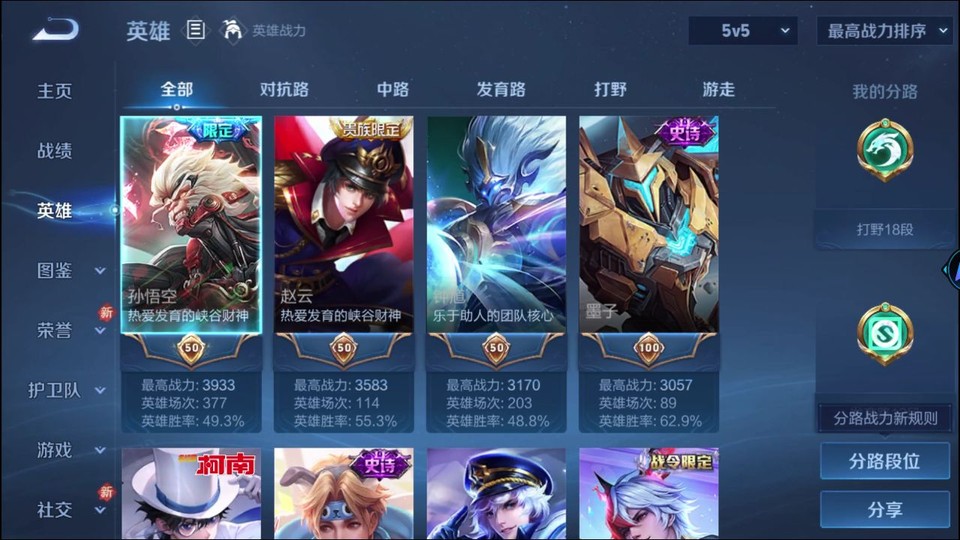
Task: Open the 护卫队 sidebar menu
Action: pos(70,390)
